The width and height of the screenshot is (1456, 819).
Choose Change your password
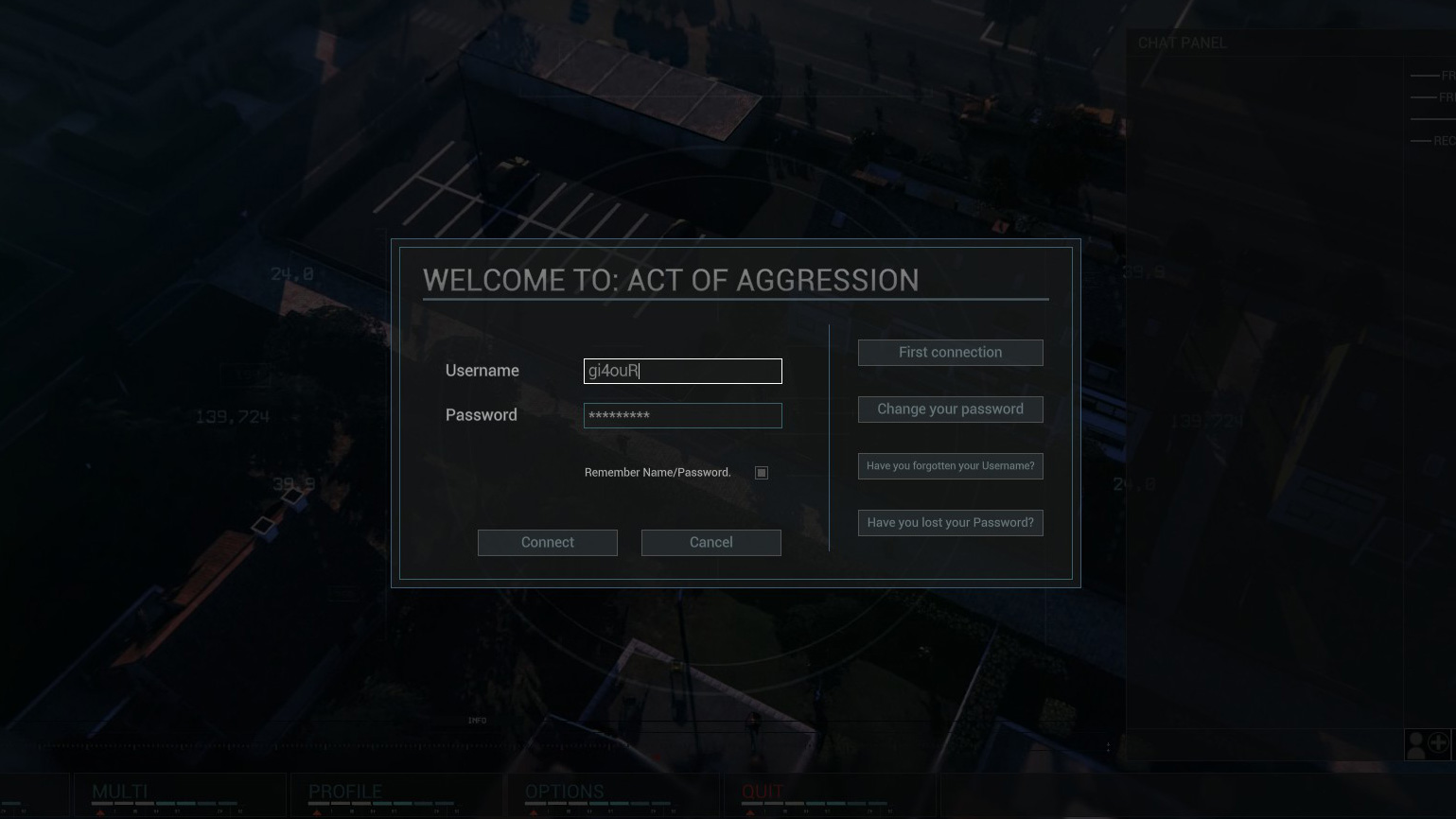tap(950, 409)
